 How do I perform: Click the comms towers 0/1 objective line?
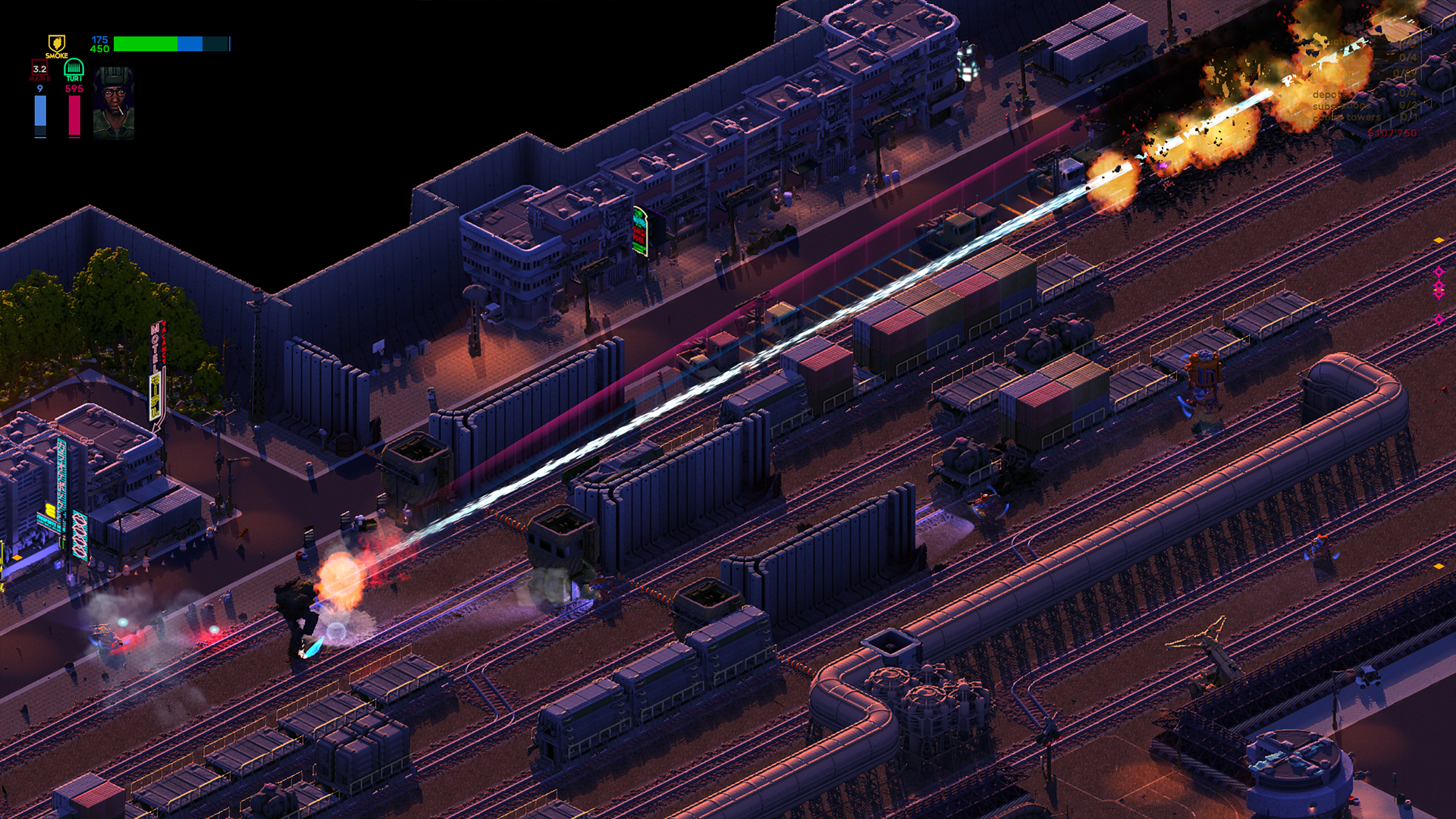1357,119
